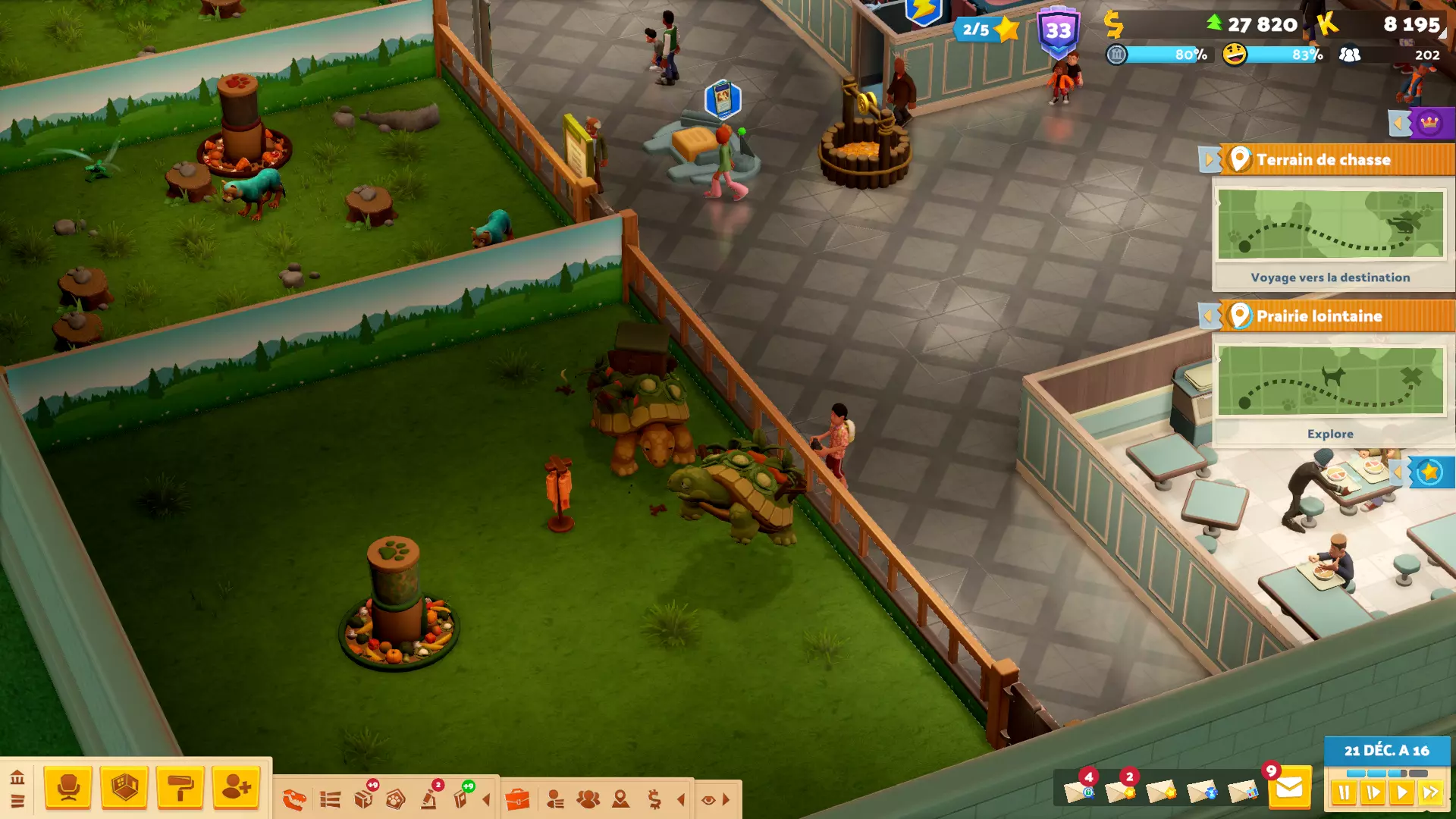This screenshot has height=819, width=1456.
Task: Open the microscope analysis icon
Action: click(x=430, y=799)
